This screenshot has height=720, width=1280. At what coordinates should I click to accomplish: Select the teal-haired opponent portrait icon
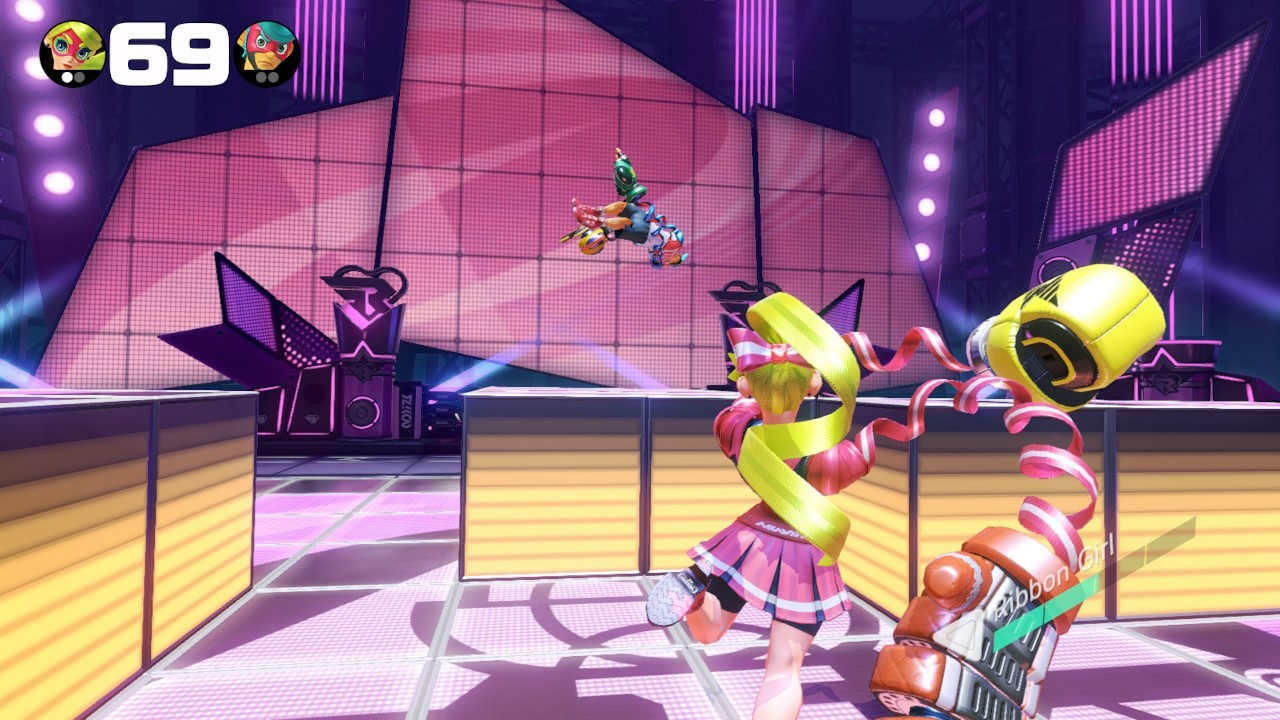pyautogui.click(x=266, y=52)
